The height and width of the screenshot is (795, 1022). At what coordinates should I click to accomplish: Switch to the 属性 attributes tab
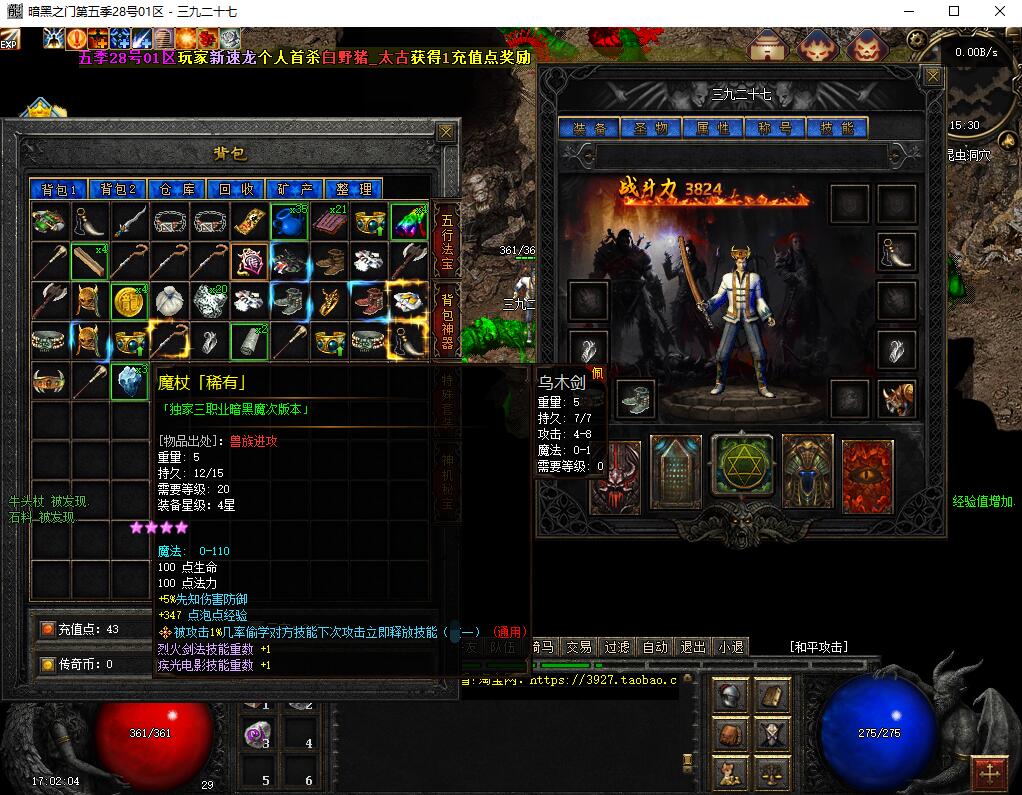click(x=713, y=128)
